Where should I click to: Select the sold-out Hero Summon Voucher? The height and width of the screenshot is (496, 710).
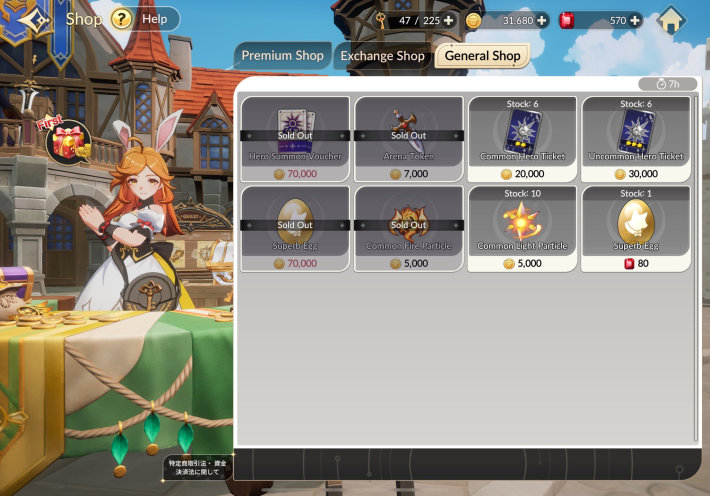pyautogui.click(x=295, y=140)
